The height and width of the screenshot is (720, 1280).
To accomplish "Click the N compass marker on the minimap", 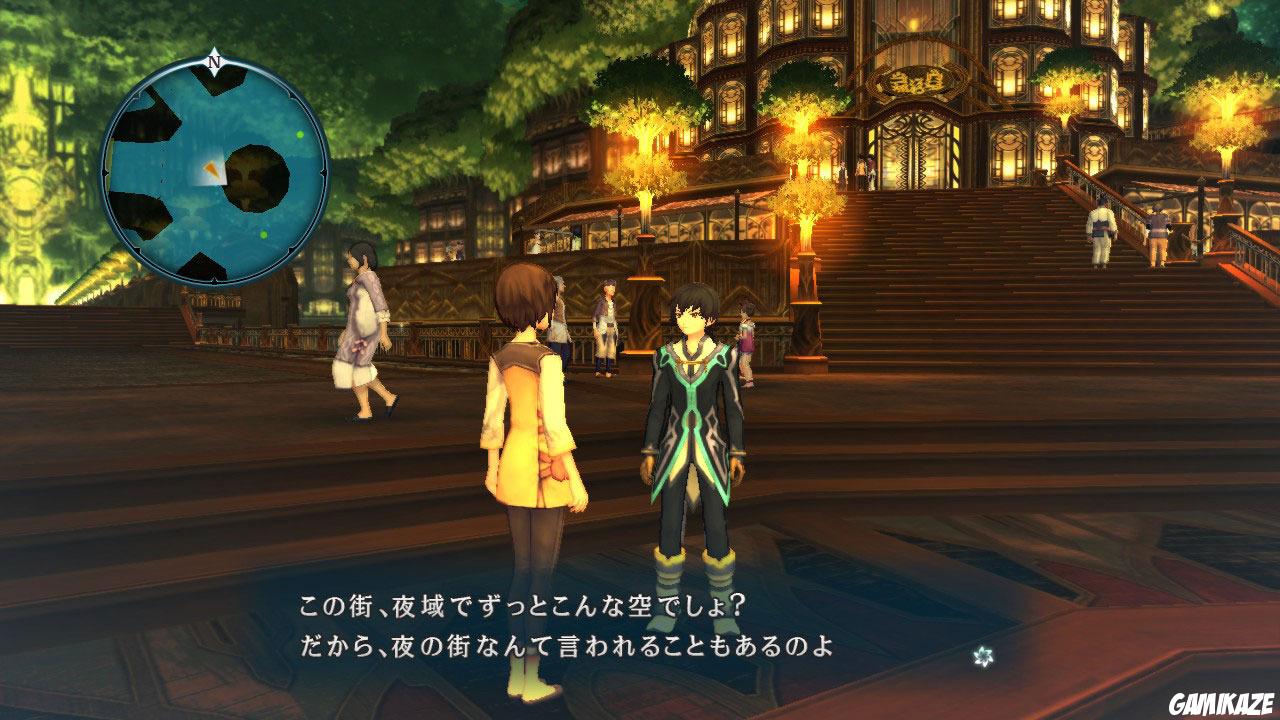I will click(x=213, y=62).
